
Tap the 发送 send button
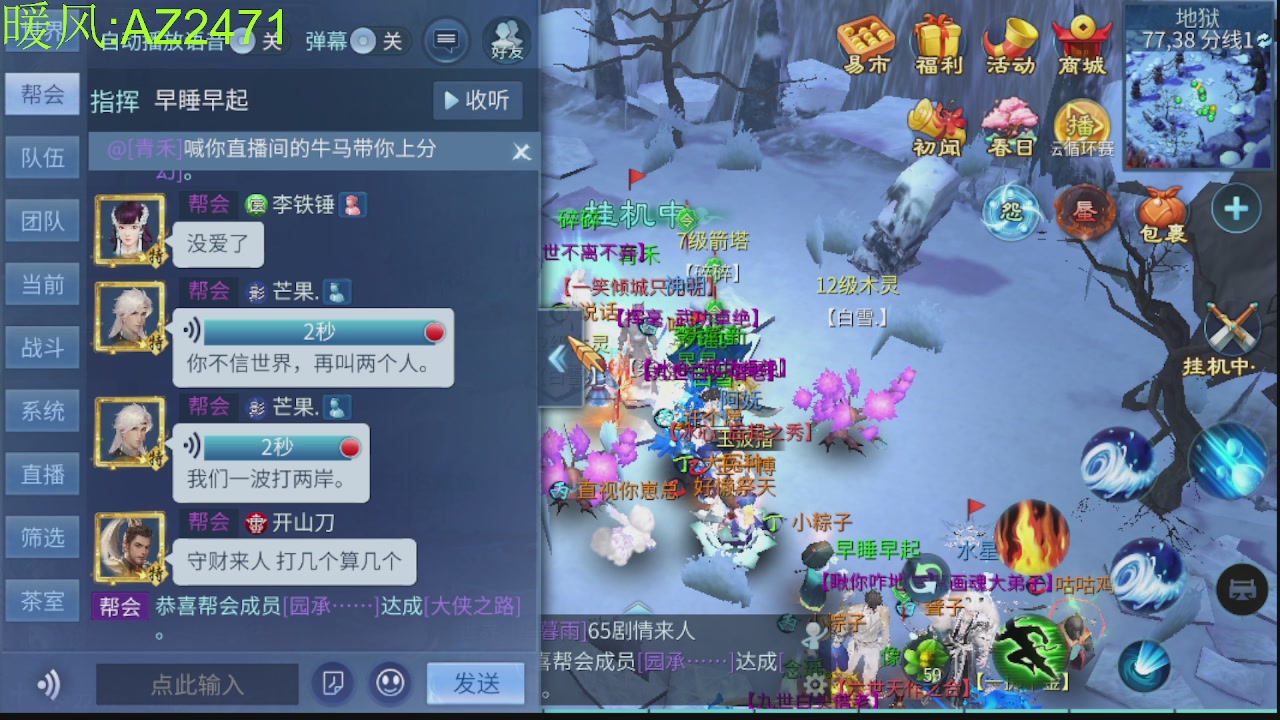click(475, 684)
